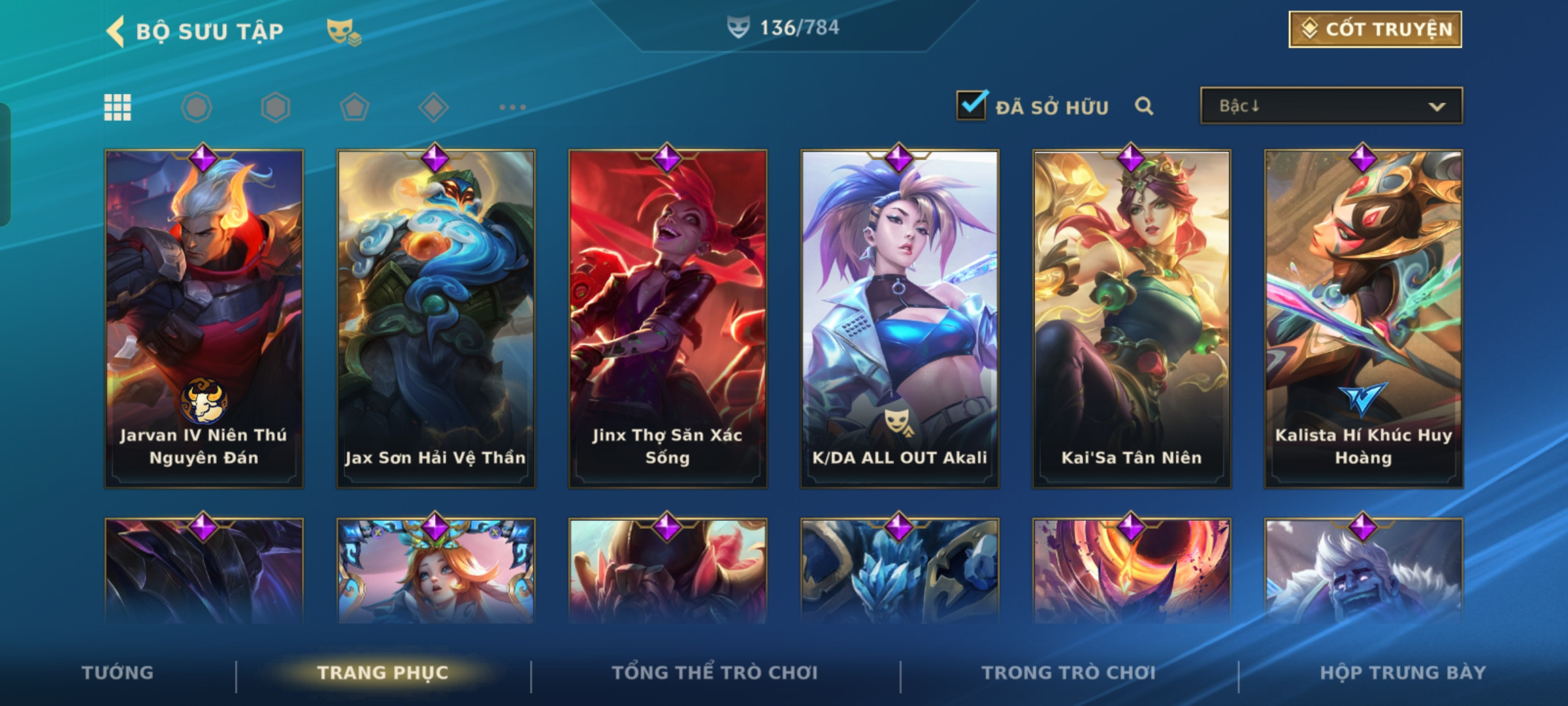Choose the Jax Sơn Hải Vệ Thần skin
This screenshot has height=706, width=1568.
[436, 318]
